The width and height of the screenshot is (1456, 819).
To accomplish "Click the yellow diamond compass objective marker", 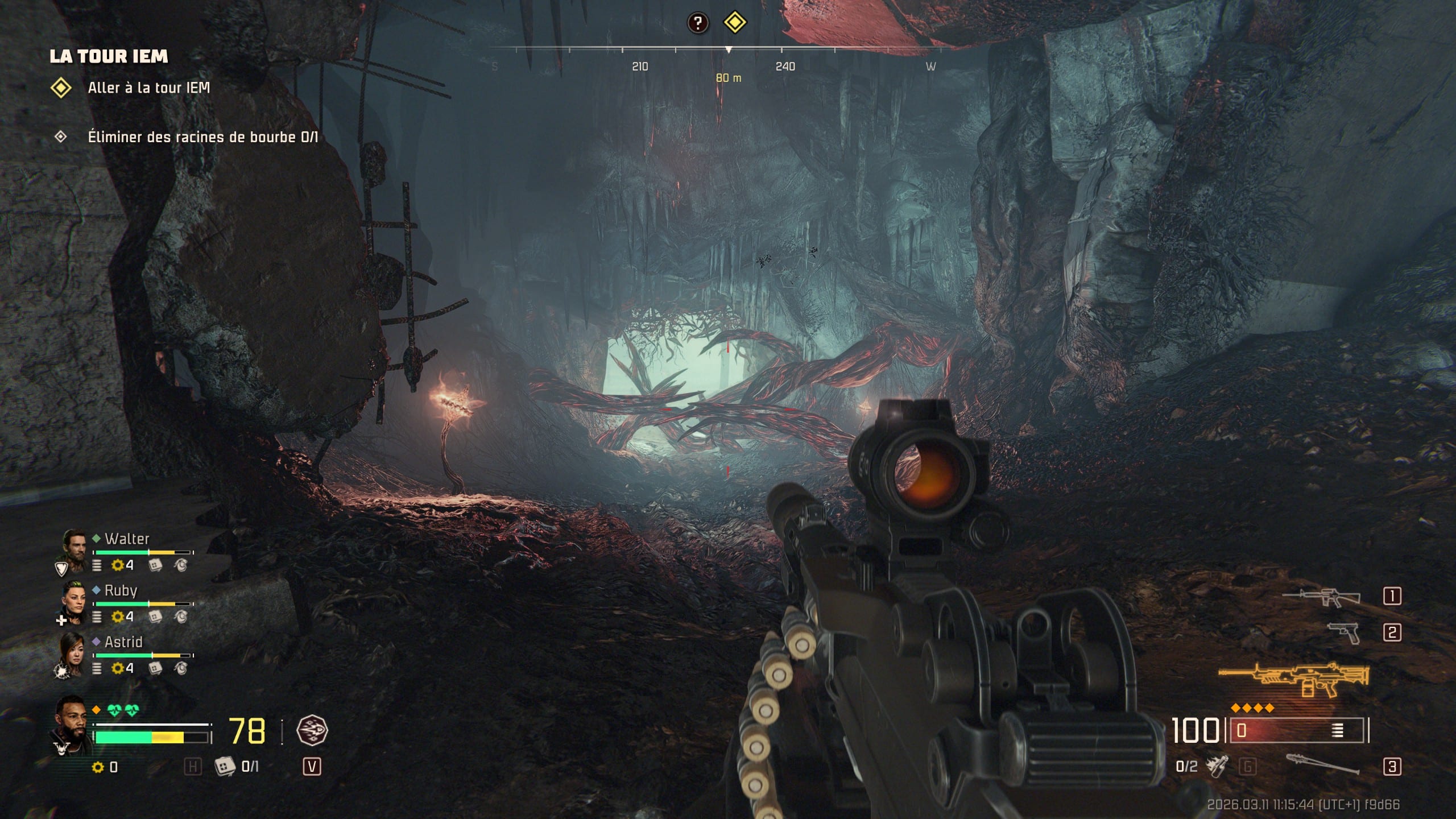I will tap(734, 23).
